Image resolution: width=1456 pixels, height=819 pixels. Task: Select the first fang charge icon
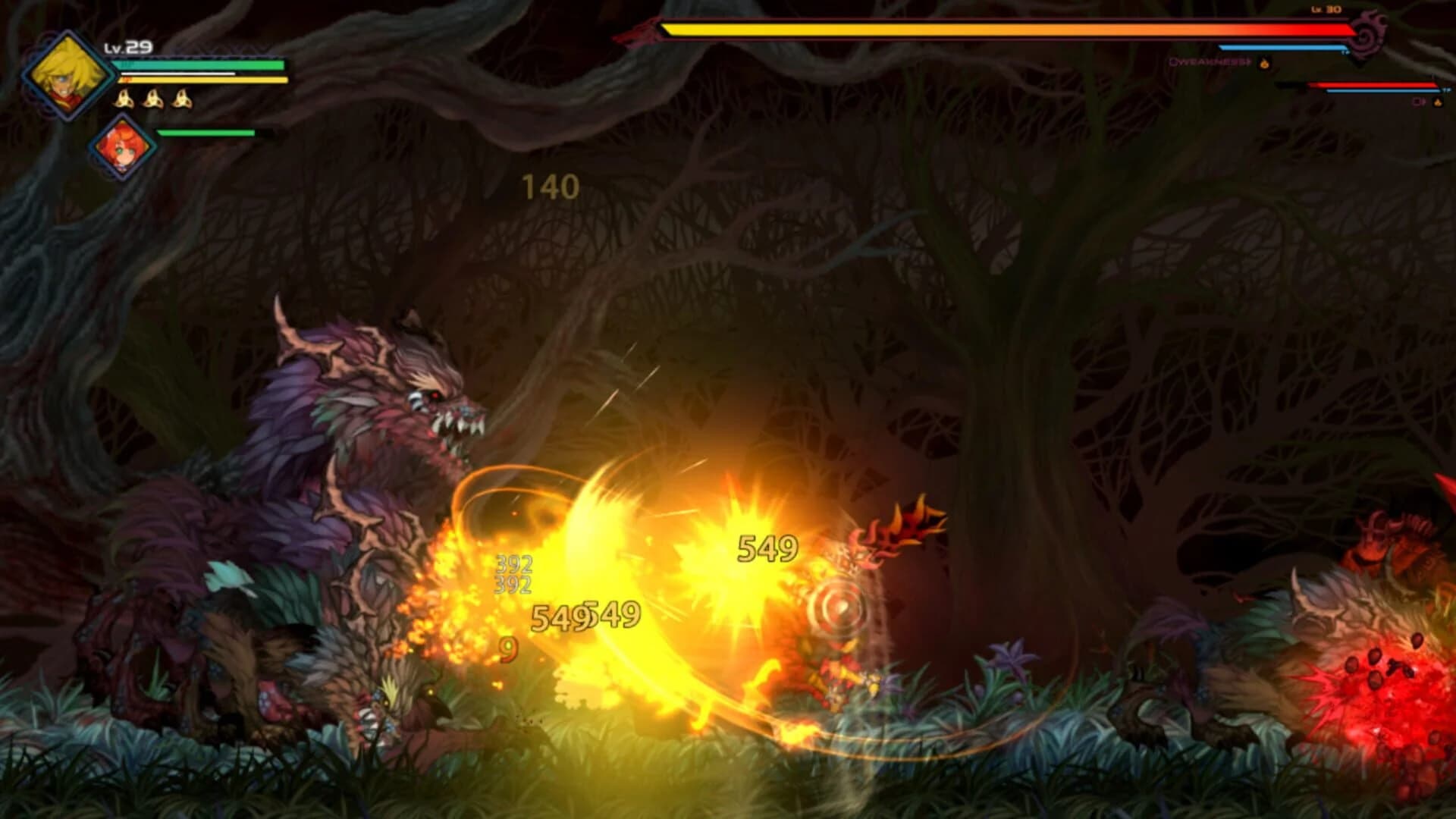[x=124, y=99]
